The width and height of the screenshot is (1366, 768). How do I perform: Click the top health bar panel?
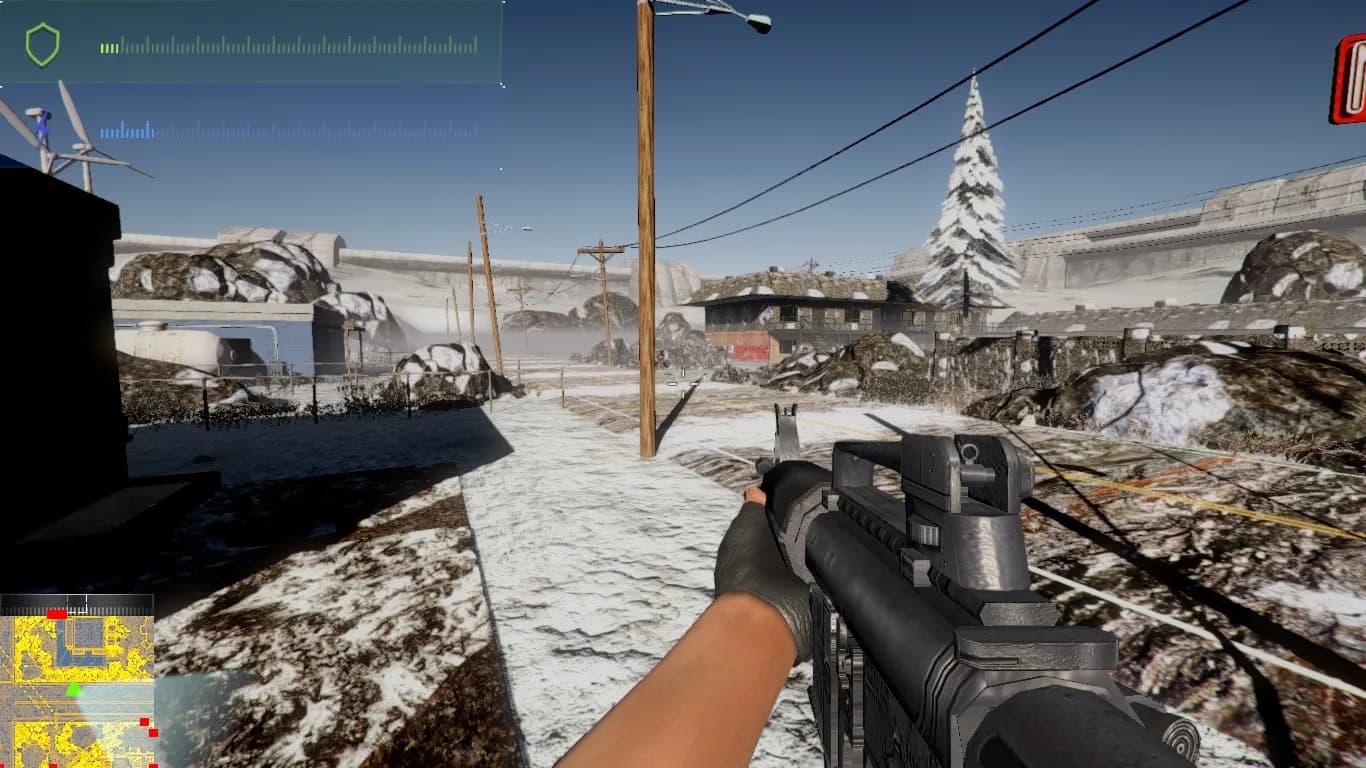pos(250,45)
